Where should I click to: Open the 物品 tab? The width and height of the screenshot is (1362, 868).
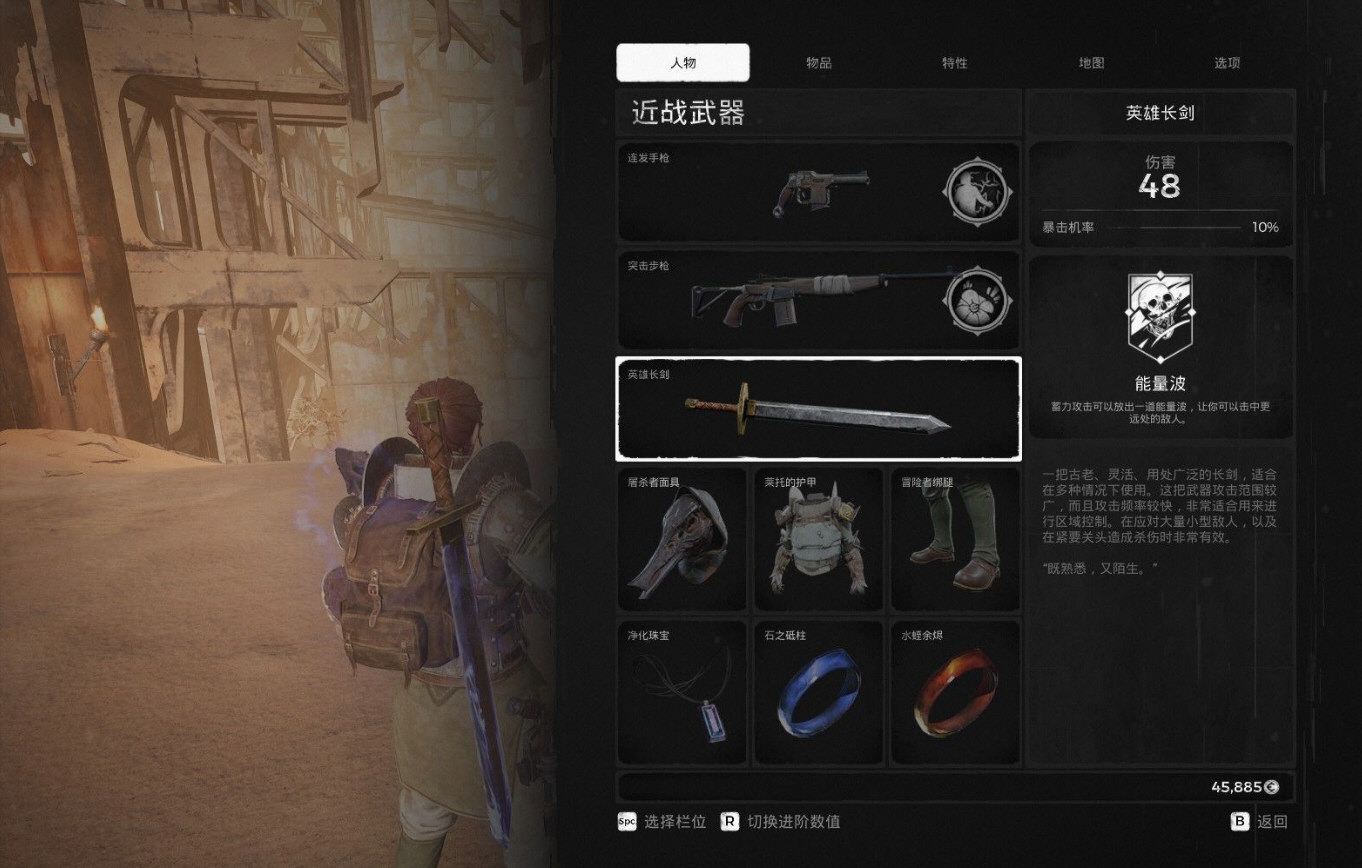pos(819,63)
